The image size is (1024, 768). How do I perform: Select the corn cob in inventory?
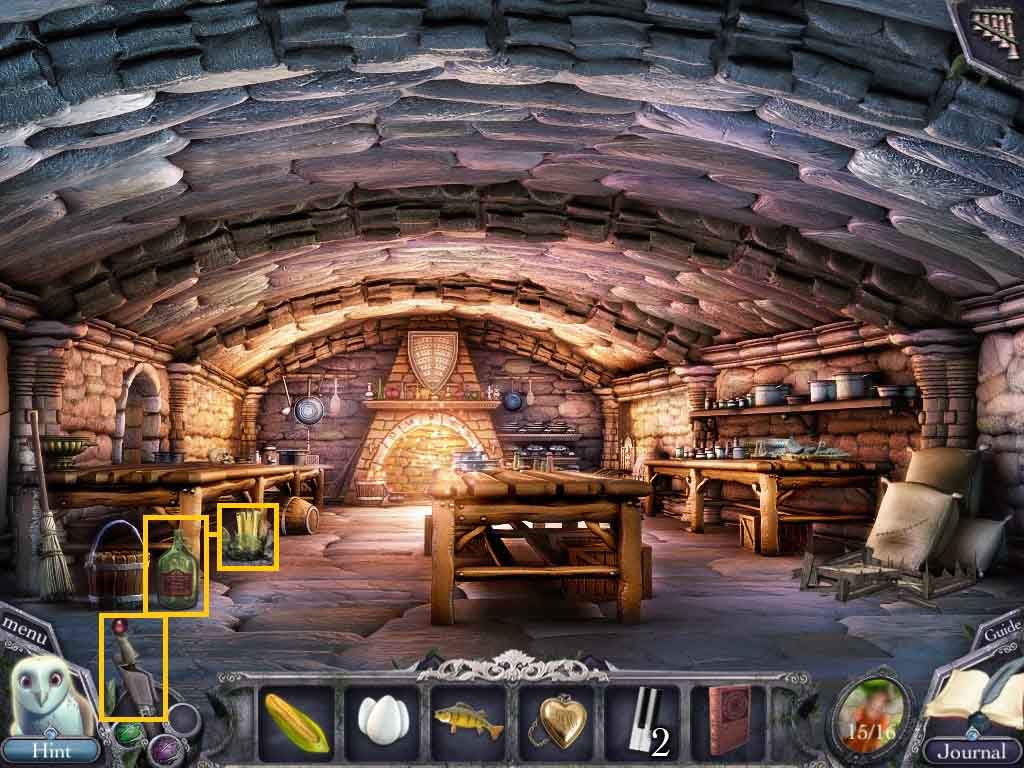296,722
